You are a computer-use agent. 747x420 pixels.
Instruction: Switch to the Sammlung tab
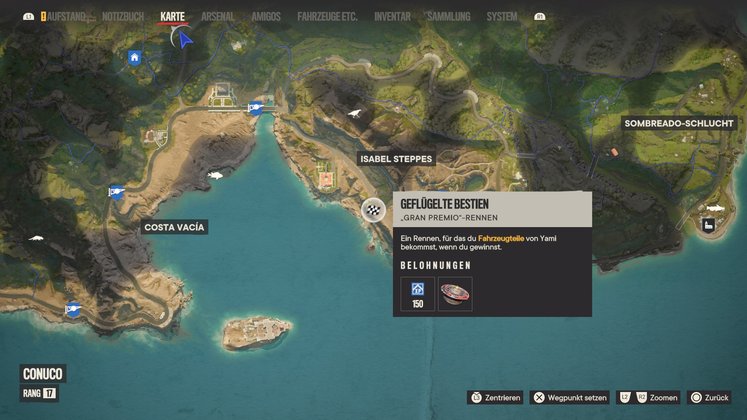[448, 17]
